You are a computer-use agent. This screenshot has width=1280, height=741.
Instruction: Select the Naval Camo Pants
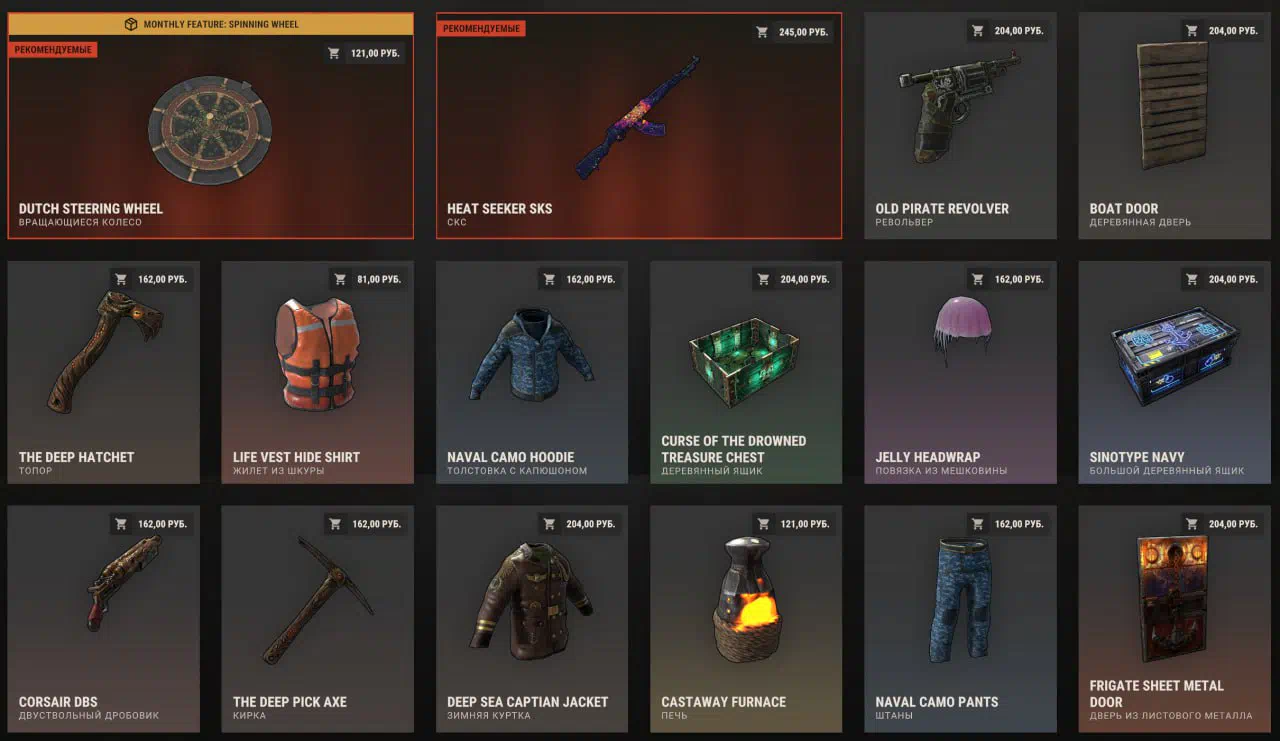[960, 615]
